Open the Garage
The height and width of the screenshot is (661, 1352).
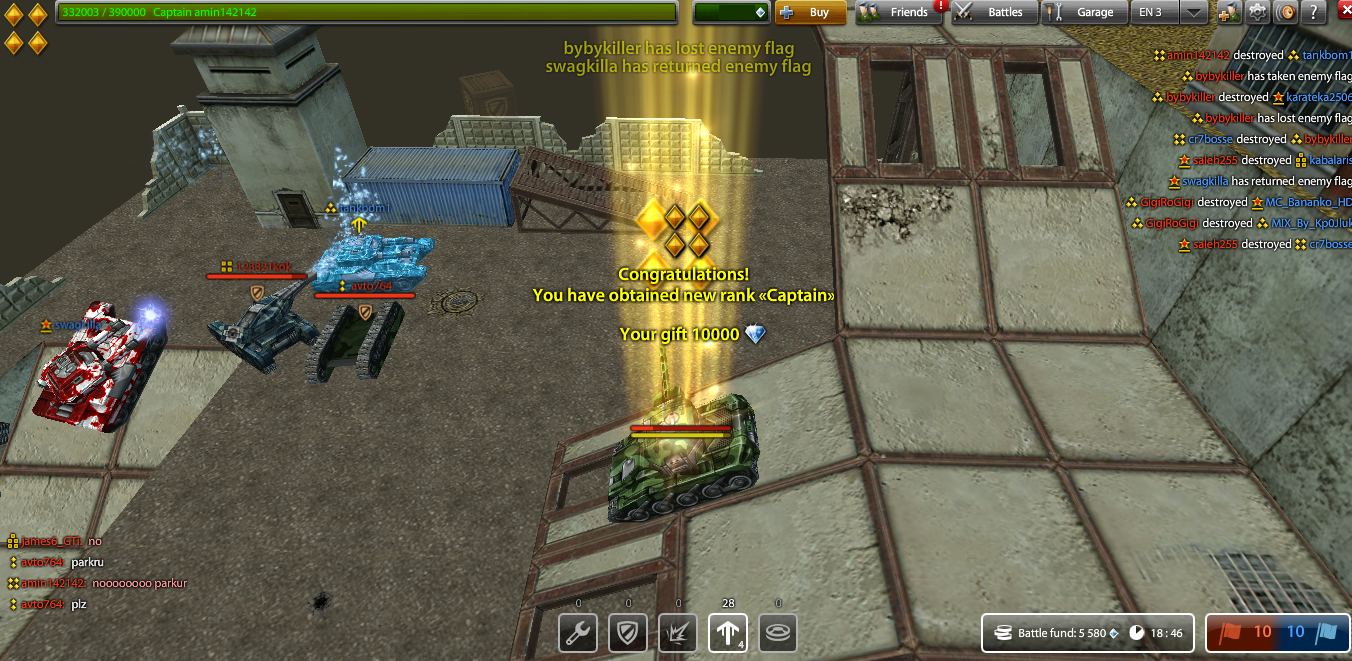pos(1084,13)
